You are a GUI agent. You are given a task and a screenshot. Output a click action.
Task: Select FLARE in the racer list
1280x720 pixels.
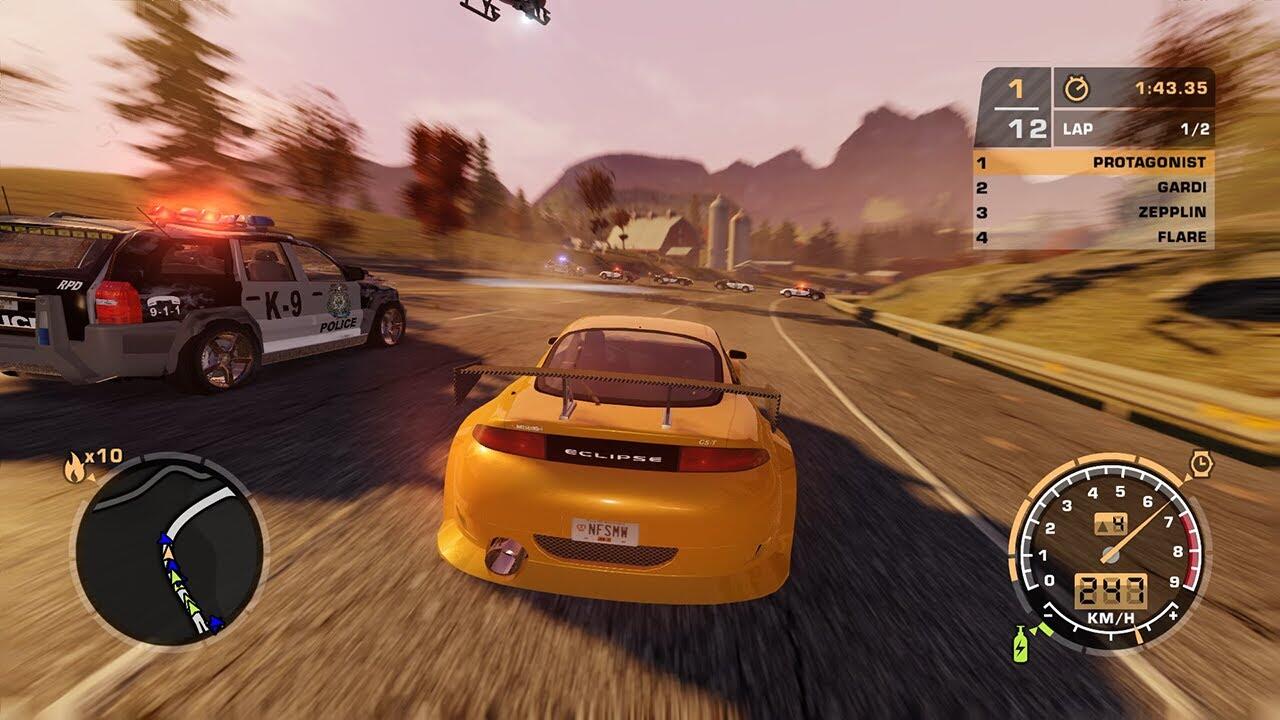1093,237
